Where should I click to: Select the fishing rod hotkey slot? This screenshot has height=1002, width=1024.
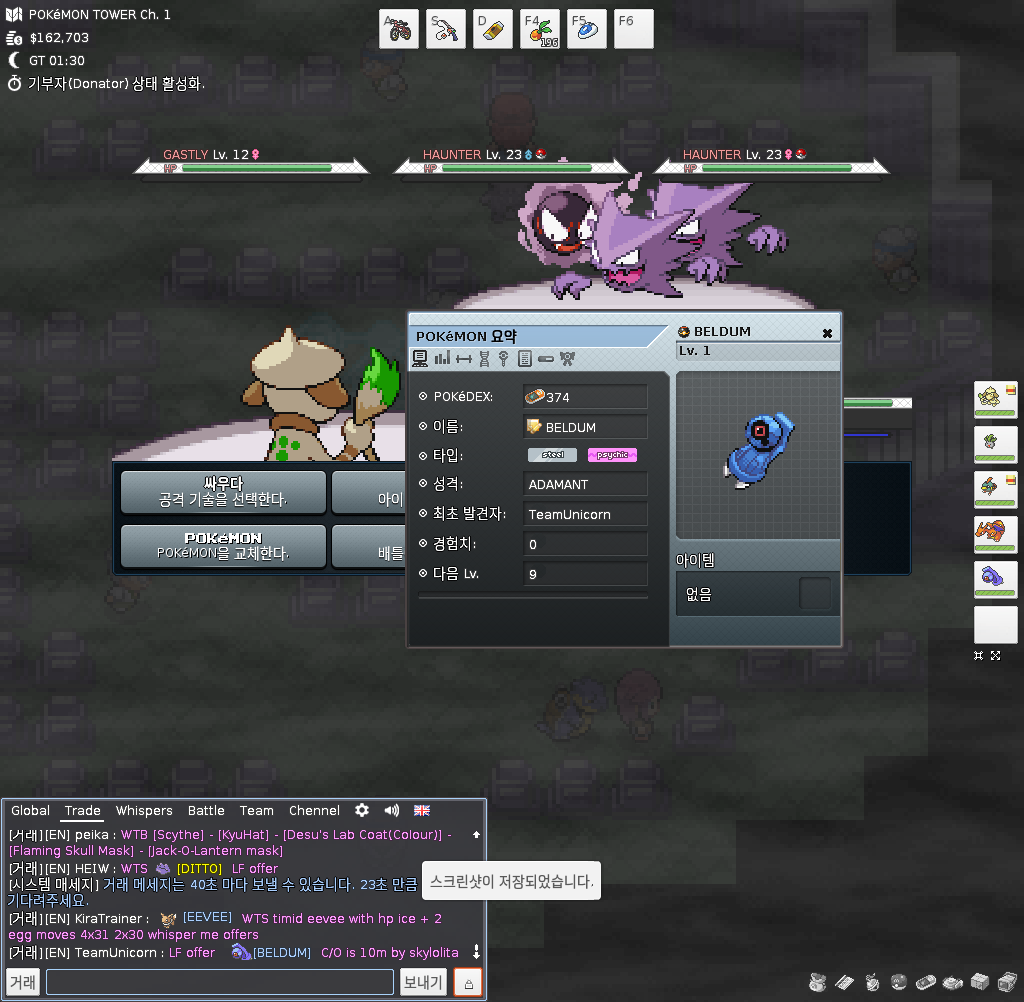[x=446, y=29]
